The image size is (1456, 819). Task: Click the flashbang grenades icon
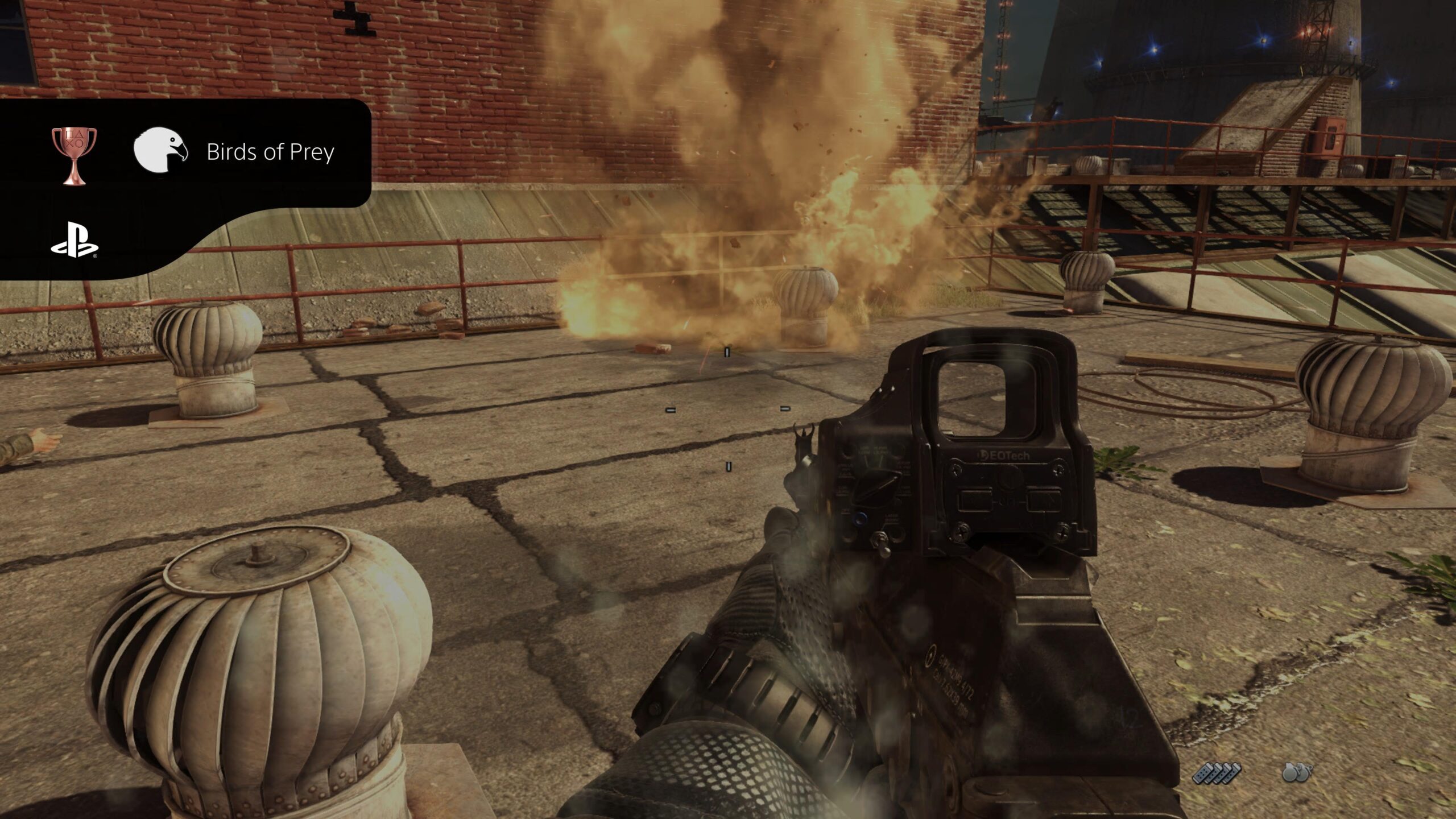1297,773
